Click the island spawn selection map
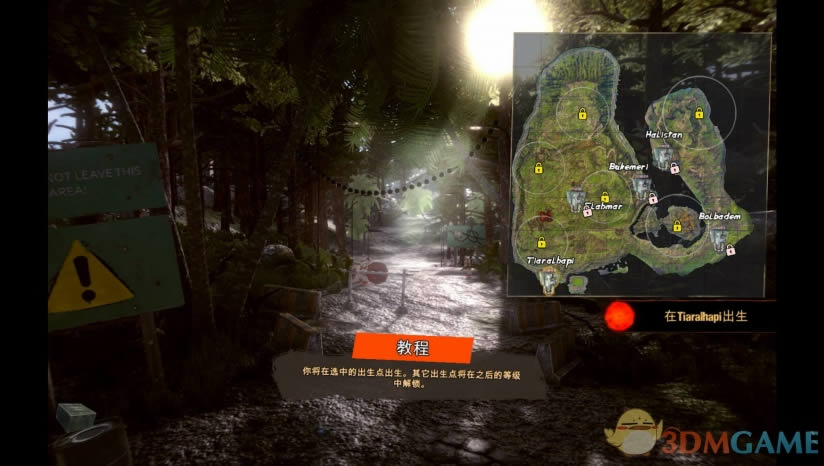Screen dimensions: 824x466 [x=641, y=165]
